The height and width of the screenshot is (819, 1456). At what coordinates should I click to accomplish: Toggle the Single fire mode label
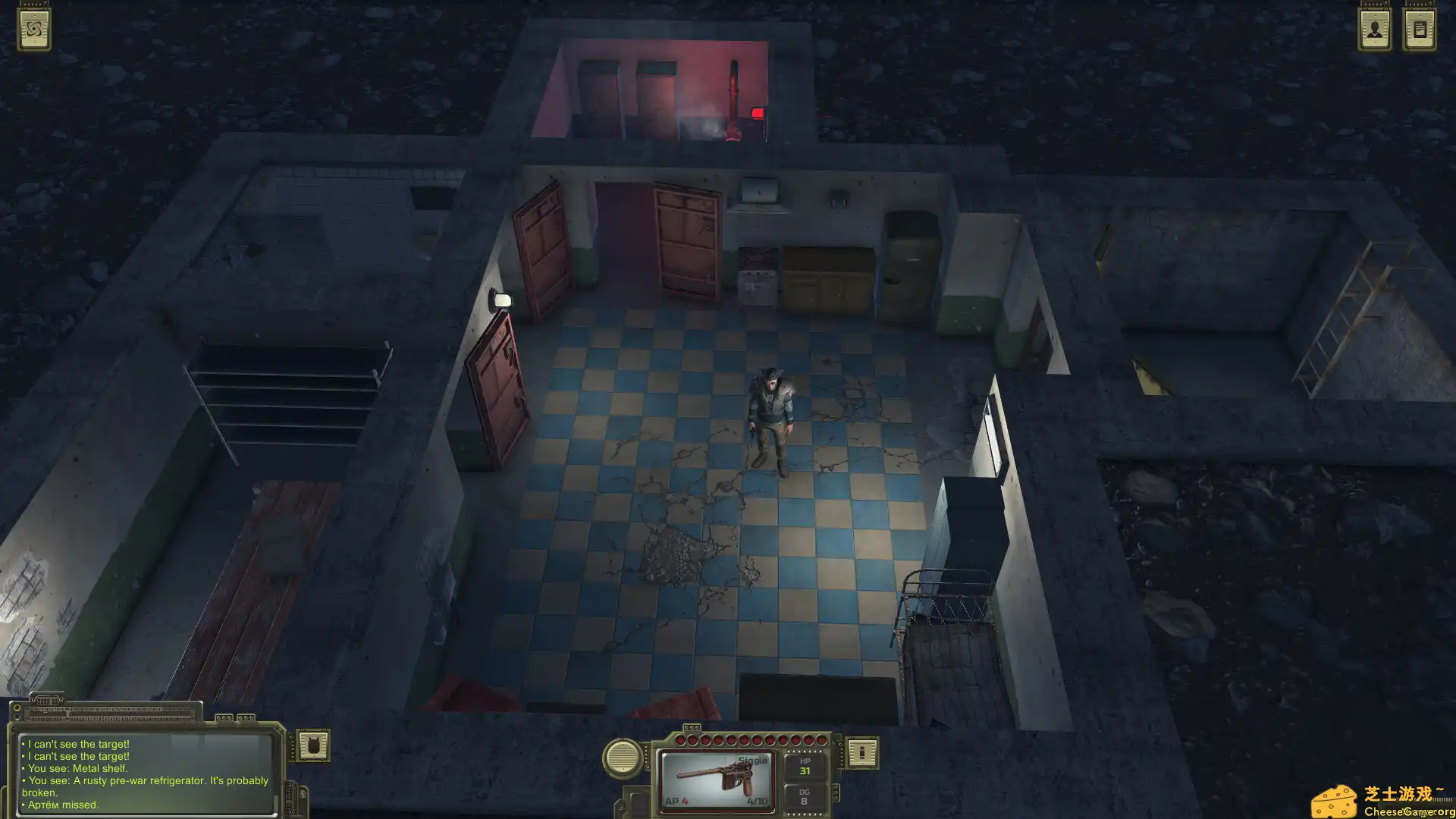click(x=753, y=759)
